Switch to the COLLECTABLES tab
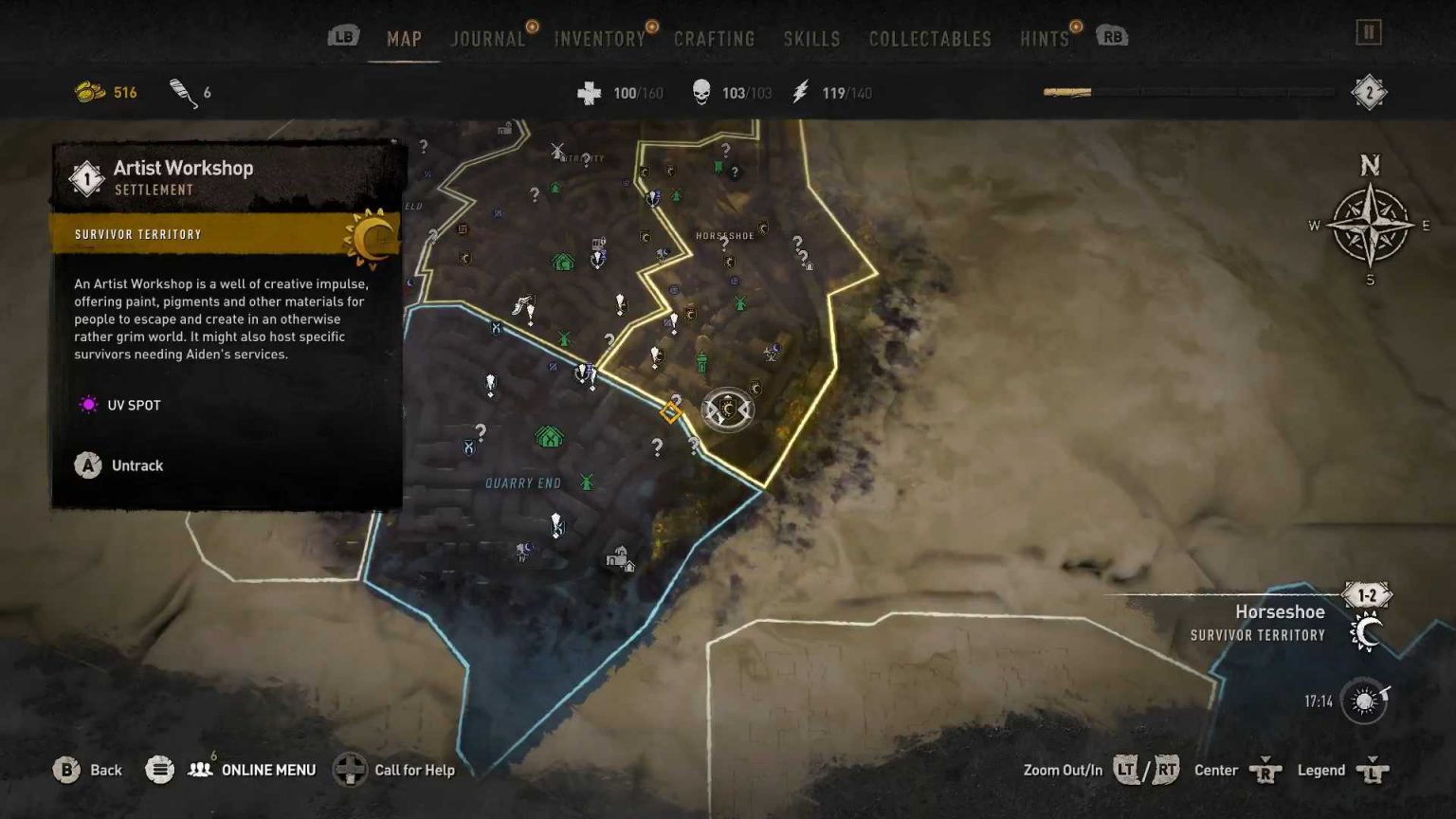 tap(929, 39)
